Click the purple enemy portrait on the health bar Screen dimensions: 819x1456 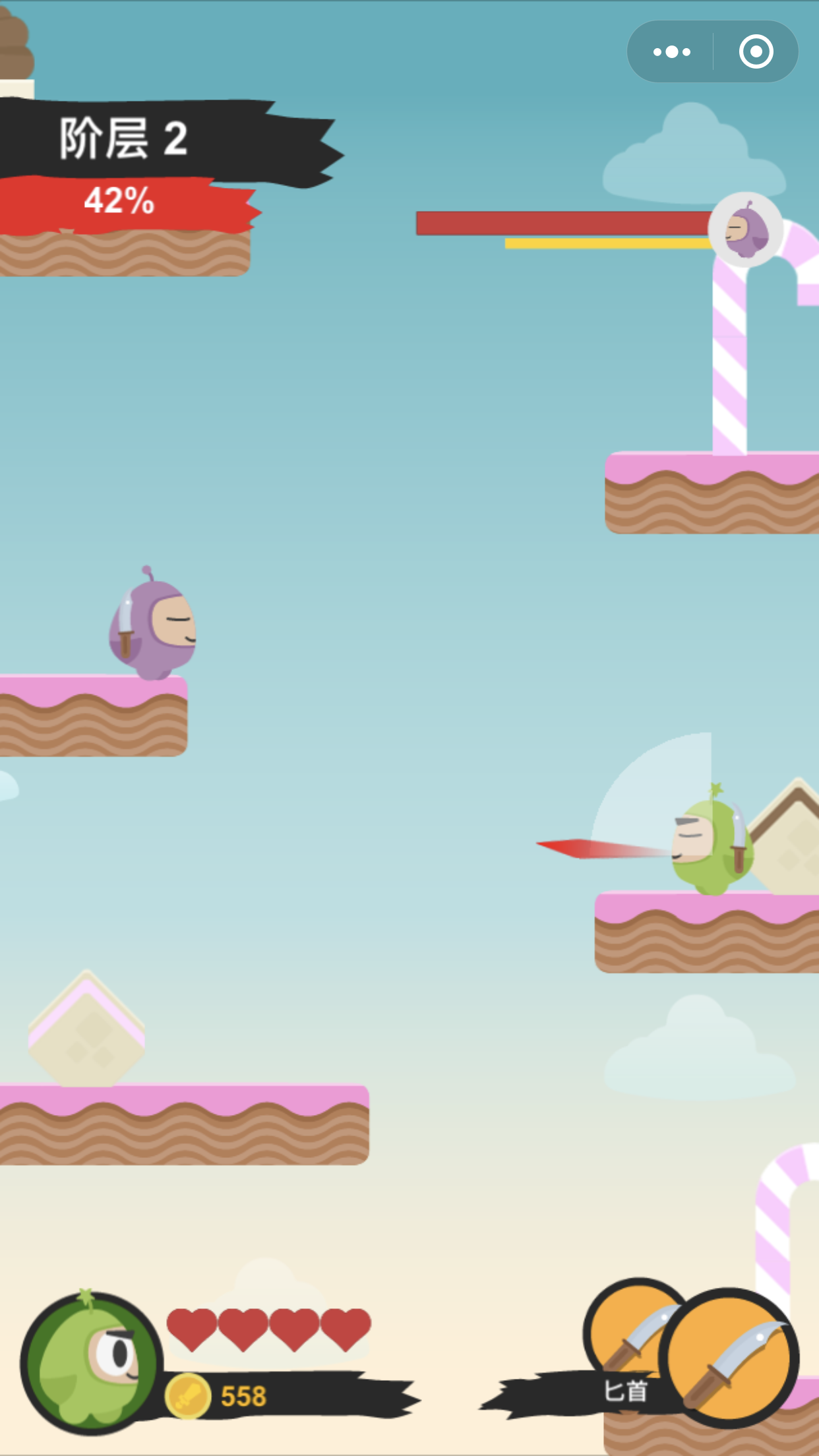pyautogui.click(x=746, y=229)
